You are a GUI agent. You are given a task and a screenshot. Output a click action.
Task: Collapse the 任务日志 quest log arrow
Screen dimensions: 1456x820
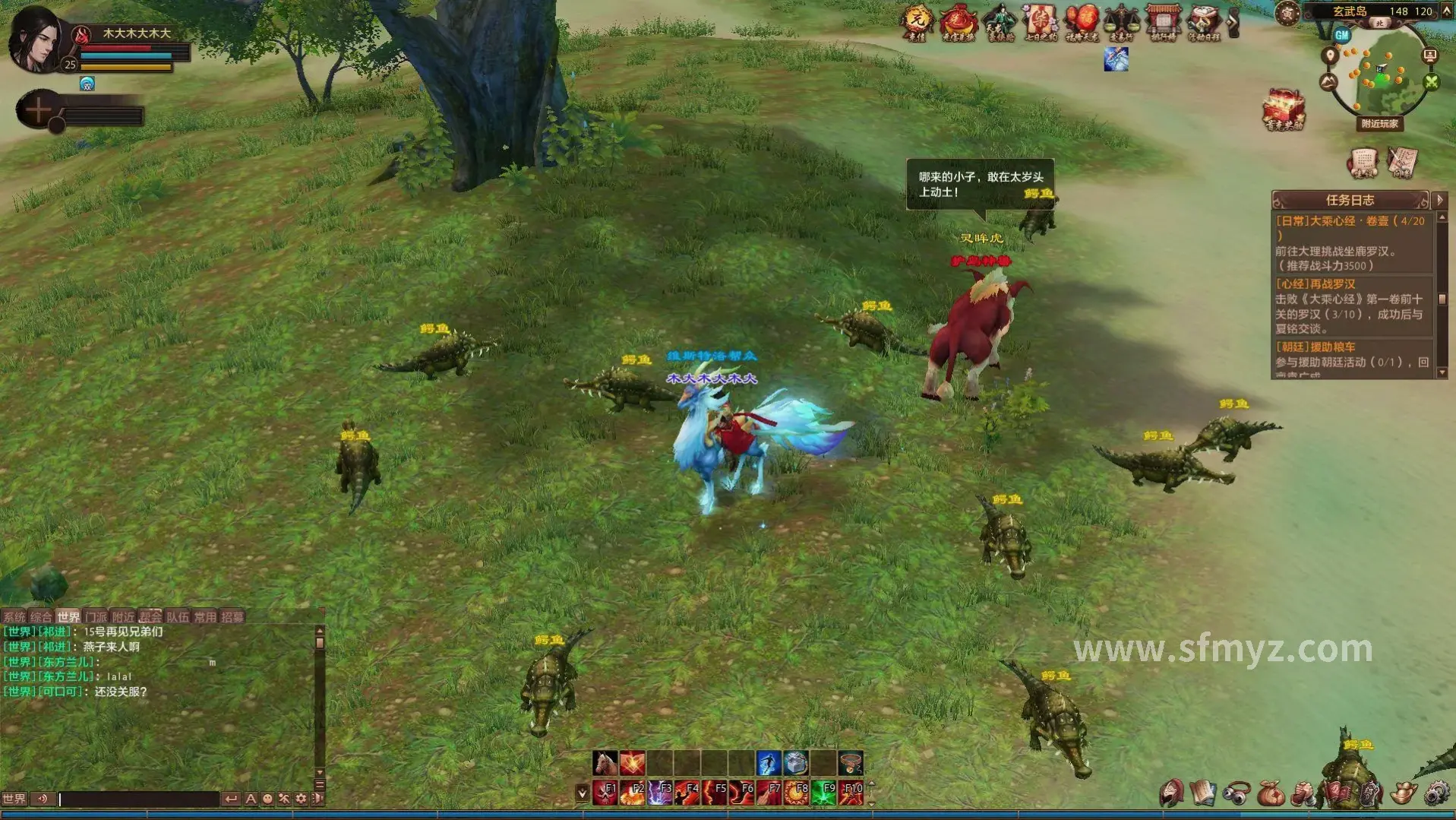[1439, 200]
